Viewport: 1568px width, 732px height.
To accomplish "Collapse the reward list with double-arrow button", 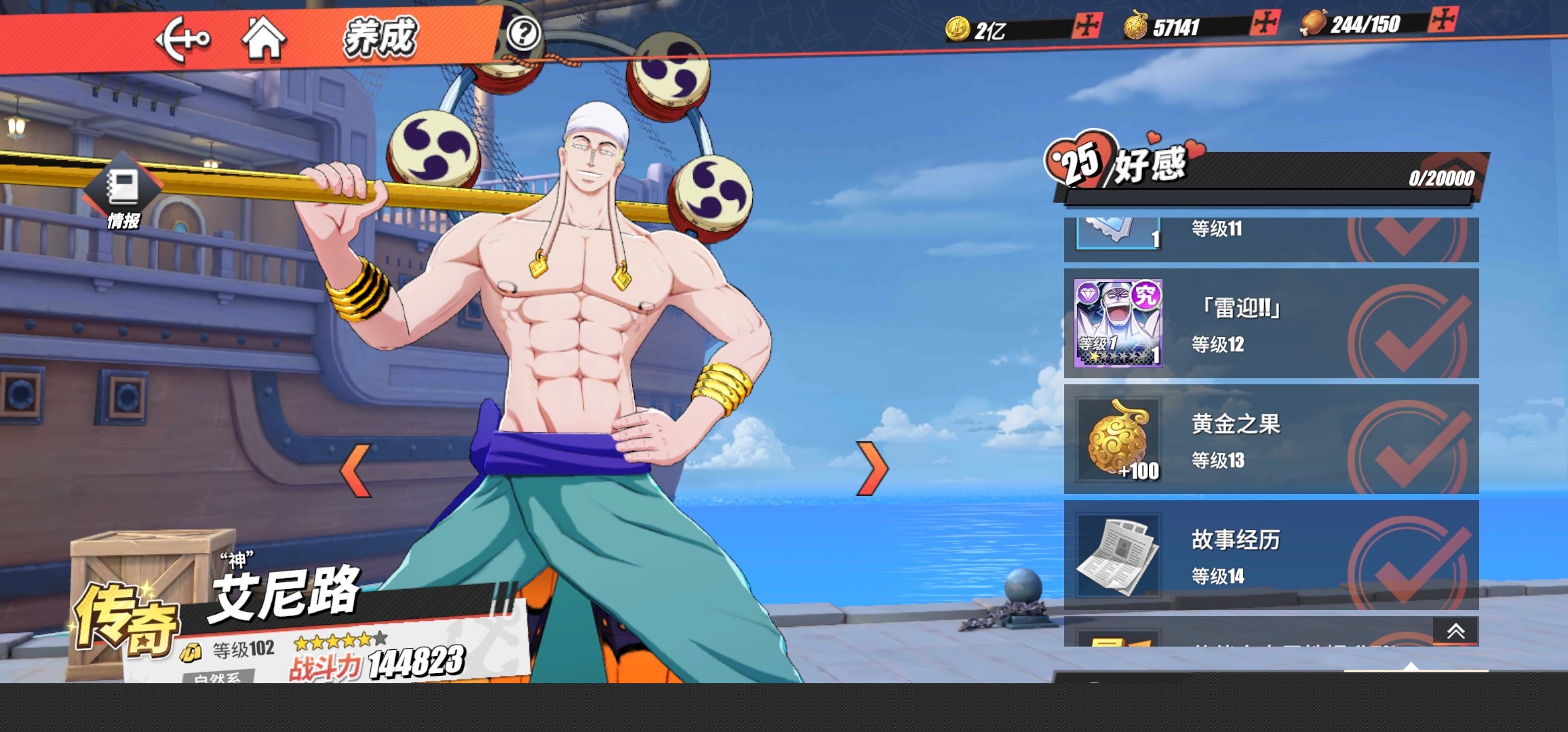I will click(1455, 632).
